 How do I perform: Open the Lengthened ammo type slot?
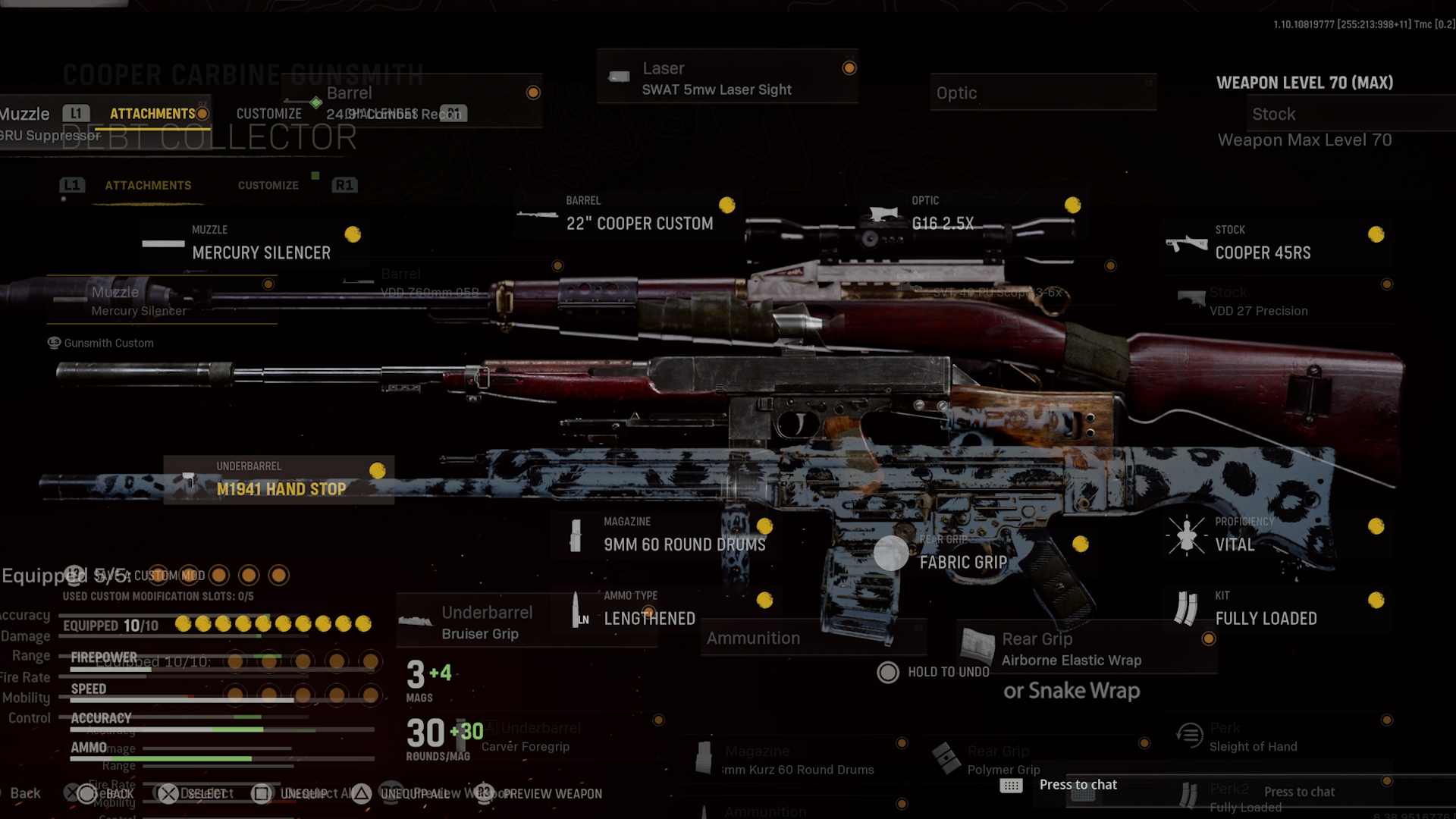pos(649,618)
